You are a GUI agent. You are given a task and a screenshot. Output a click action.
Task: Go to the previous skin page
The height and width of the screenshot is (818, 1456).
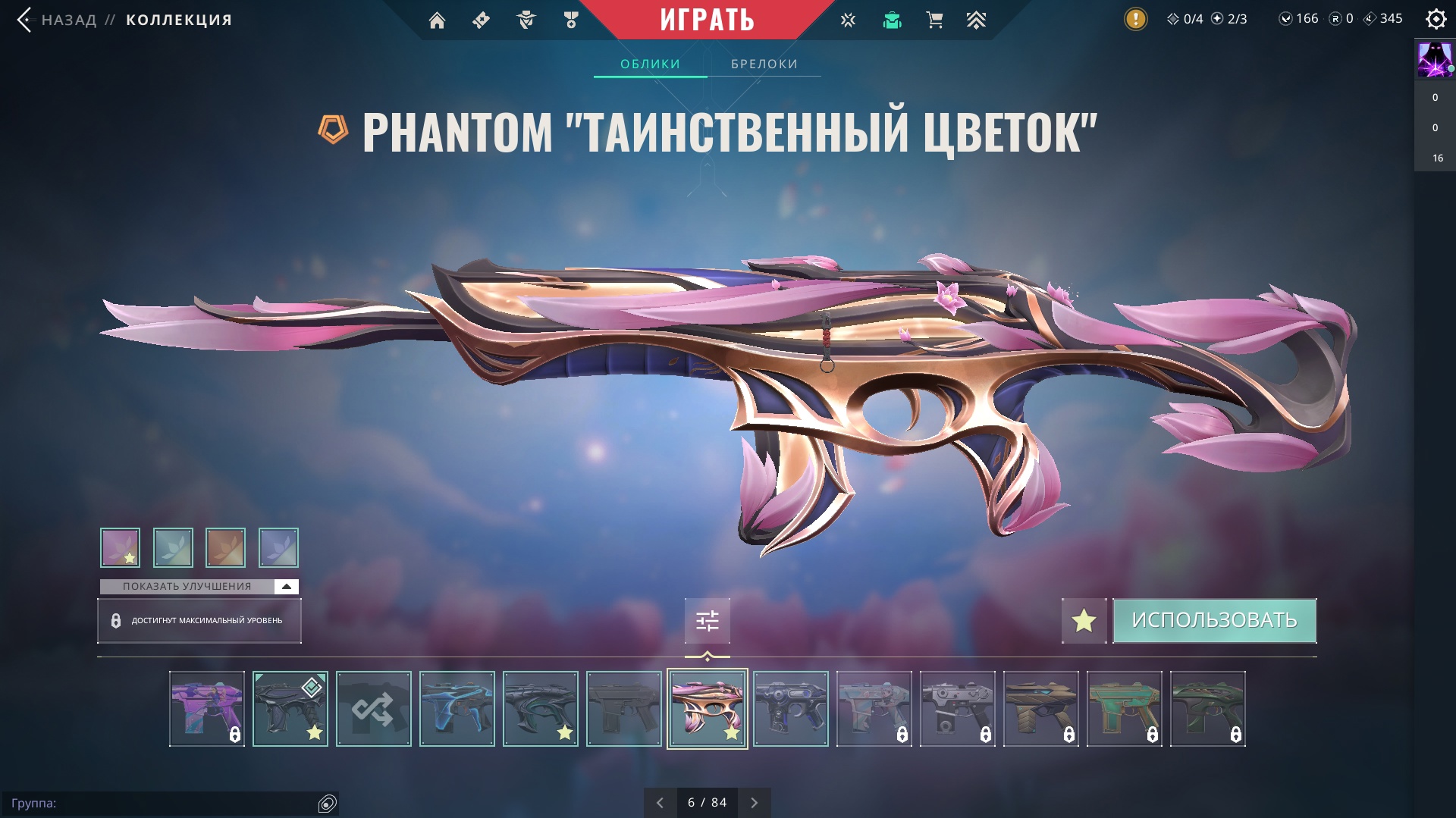660,802
